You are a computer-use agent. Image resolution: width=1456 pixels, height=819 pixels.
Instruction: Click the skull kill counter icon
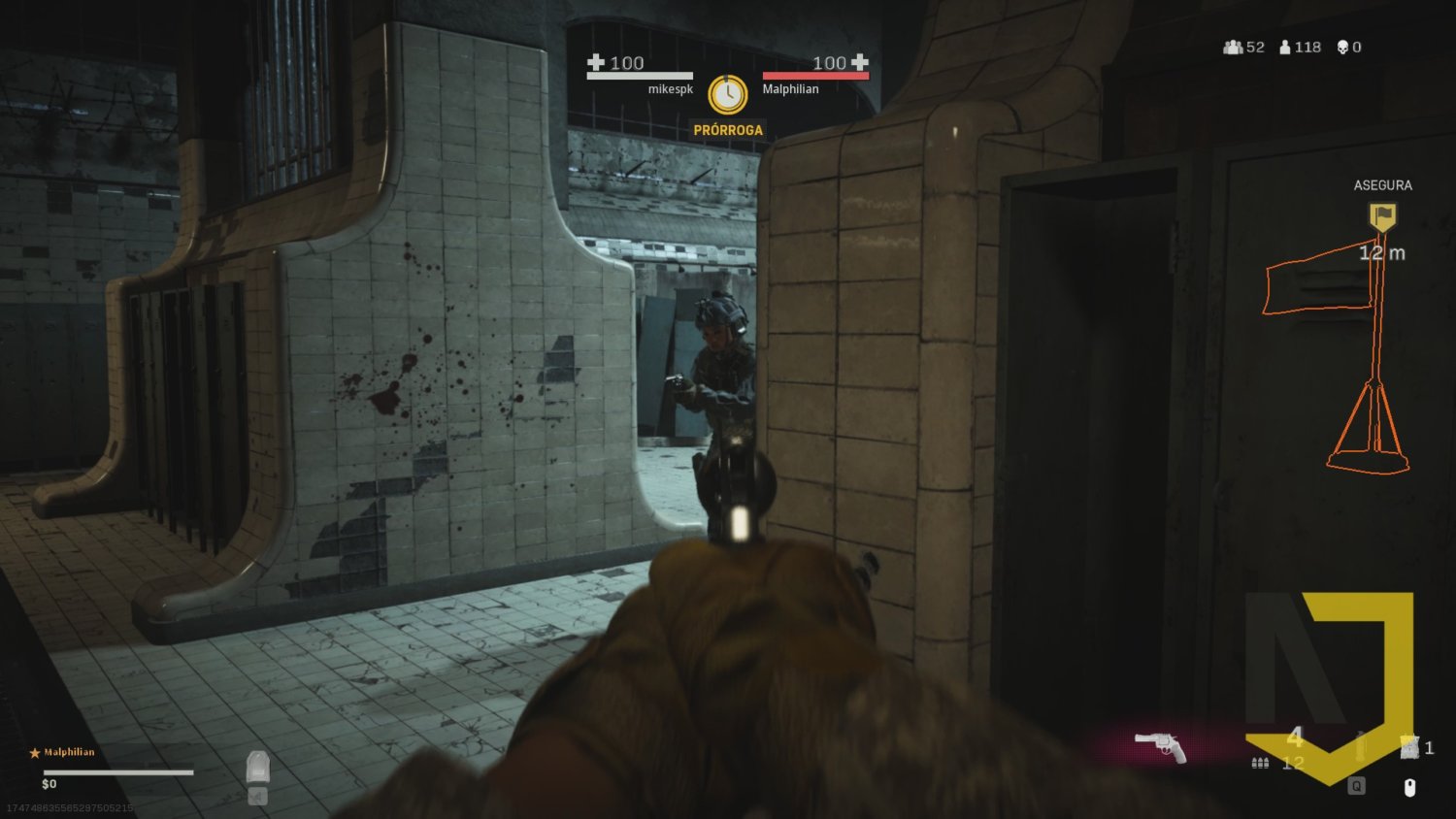click(x=1341, y=47)
